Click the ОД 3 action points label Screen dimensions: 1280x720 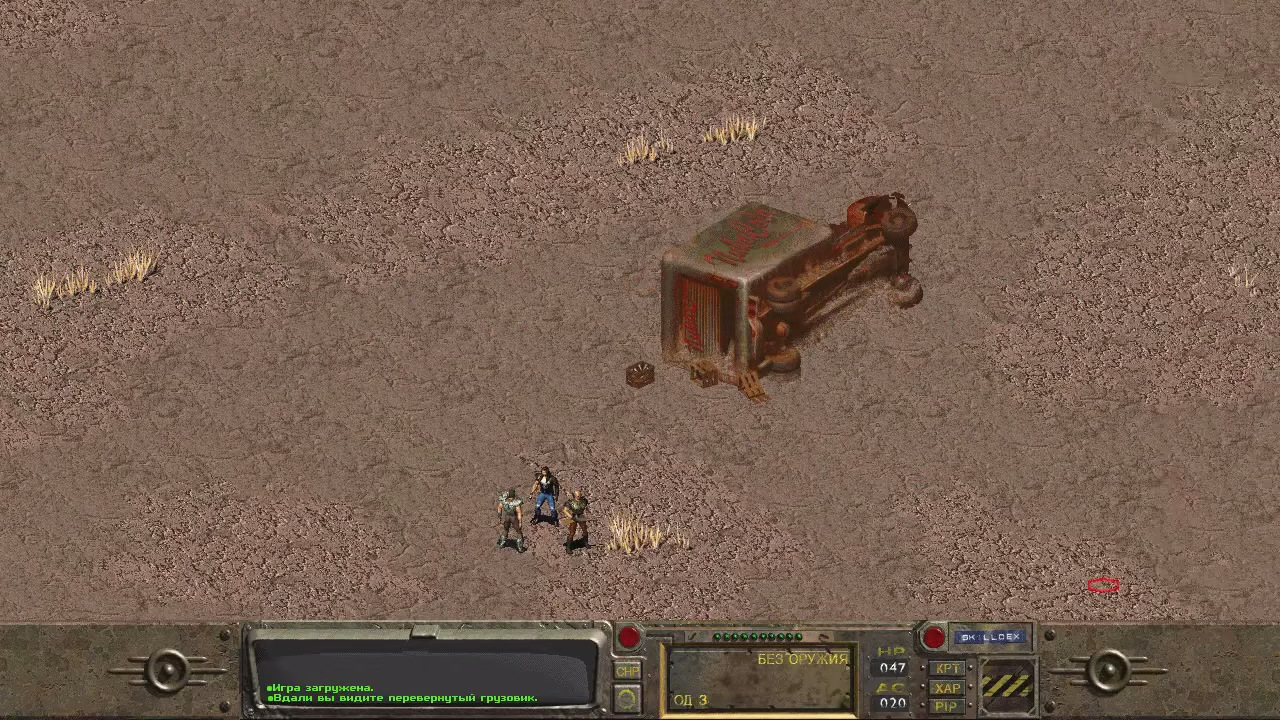[x=690, y=701]
